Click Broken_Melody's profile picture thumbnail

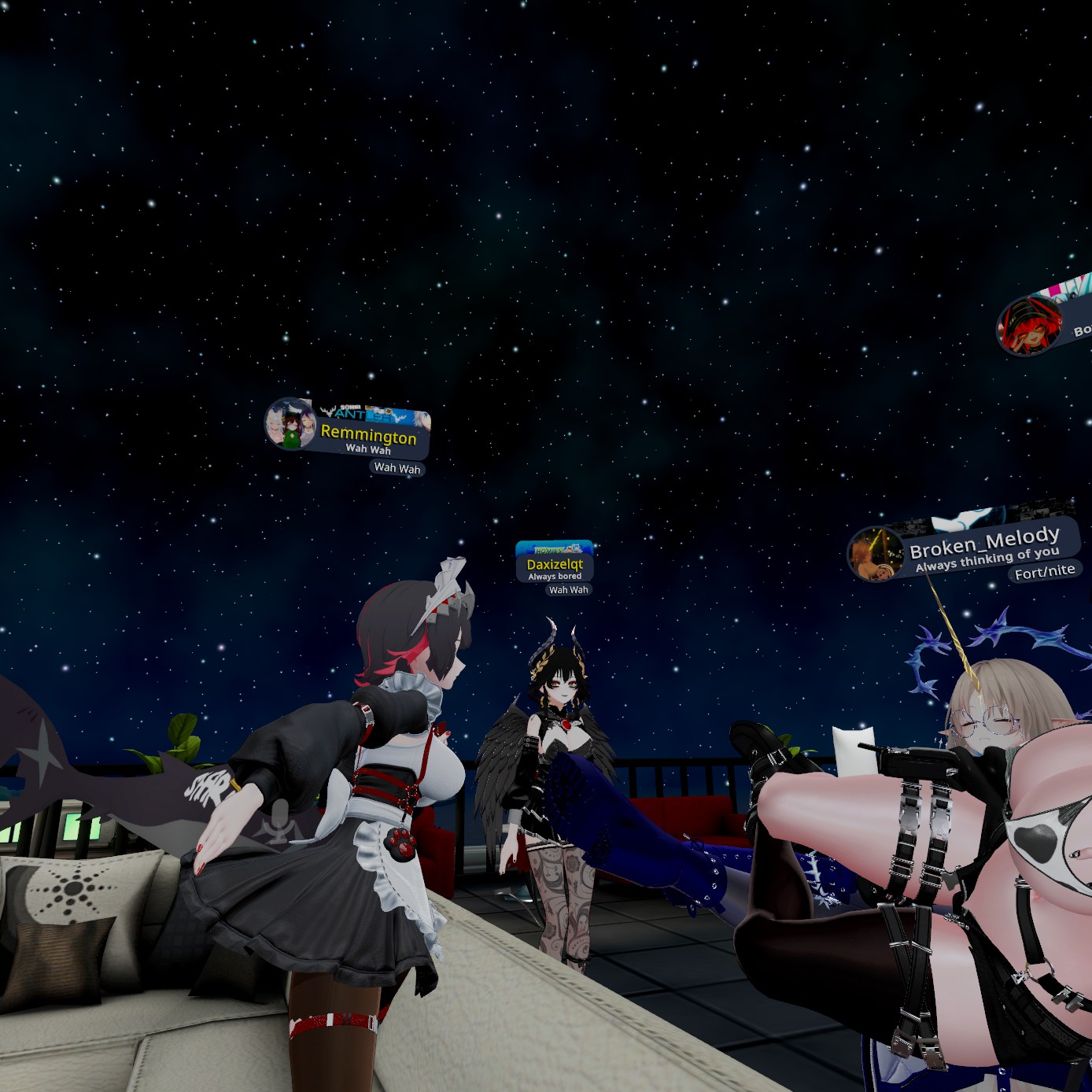875,554
